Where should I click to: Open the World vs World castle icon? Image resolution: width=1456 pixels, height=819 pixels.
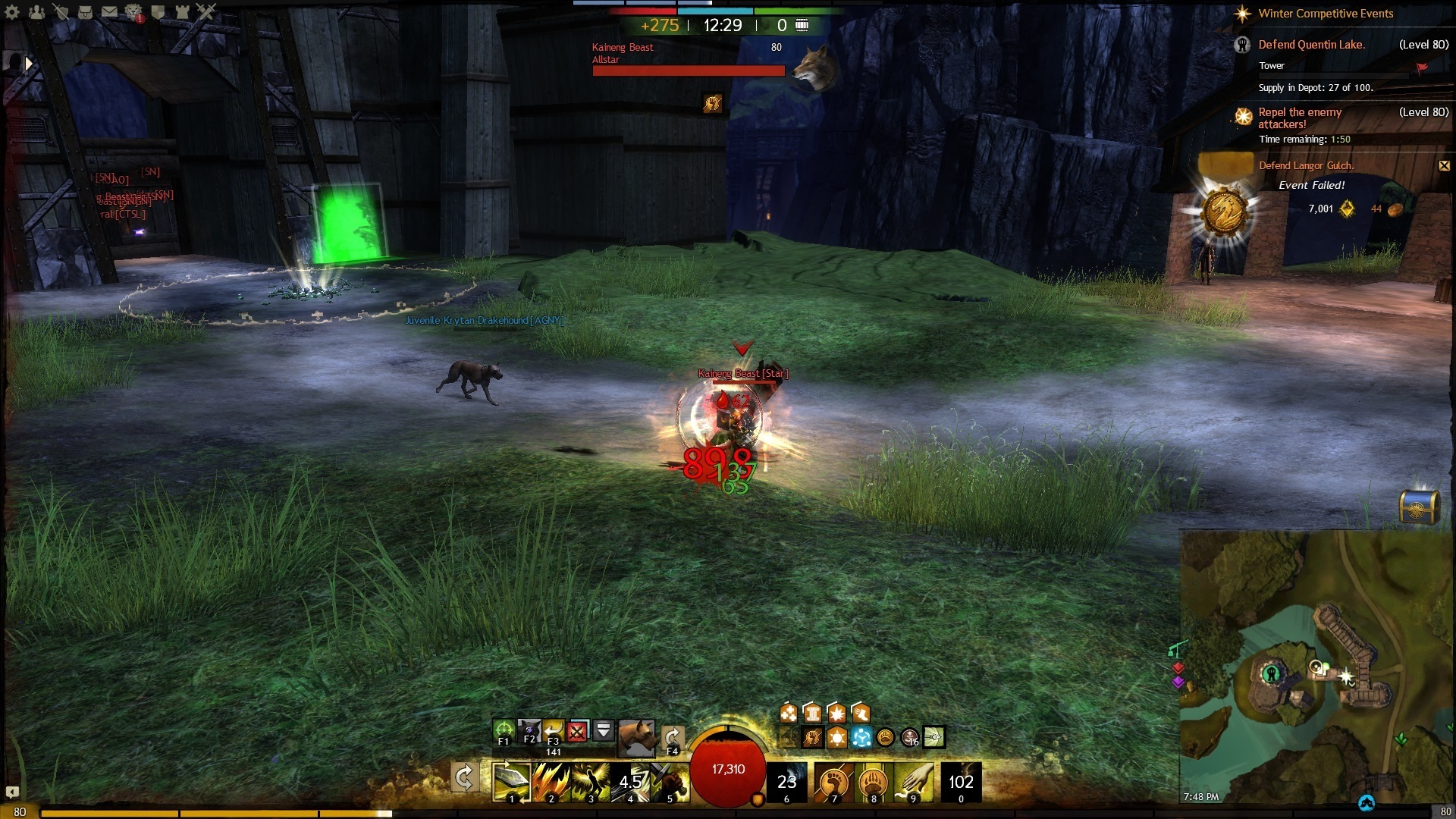point(182,11)
